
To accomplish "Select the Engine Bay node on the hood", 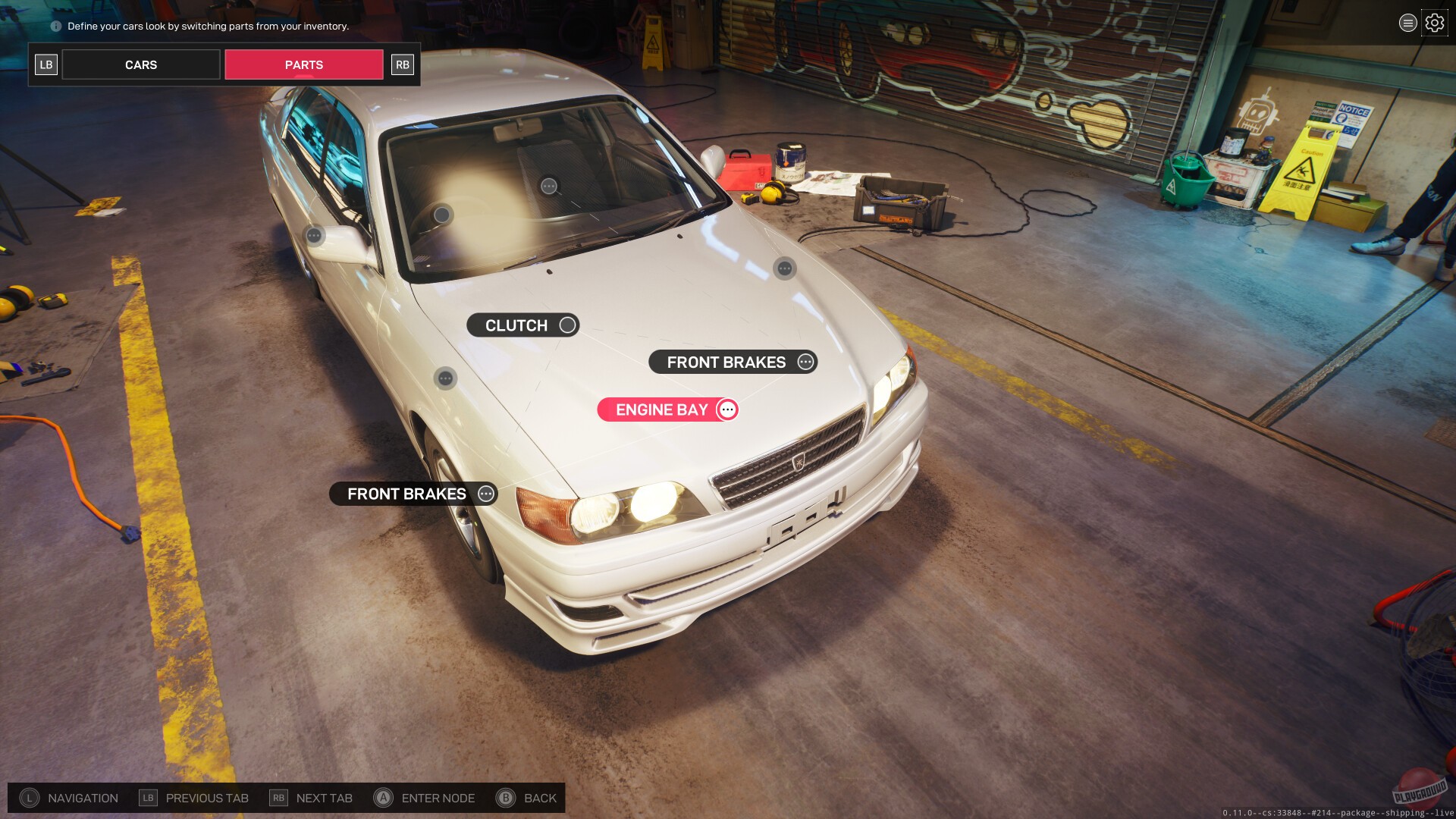I will [x=667, y=409].
